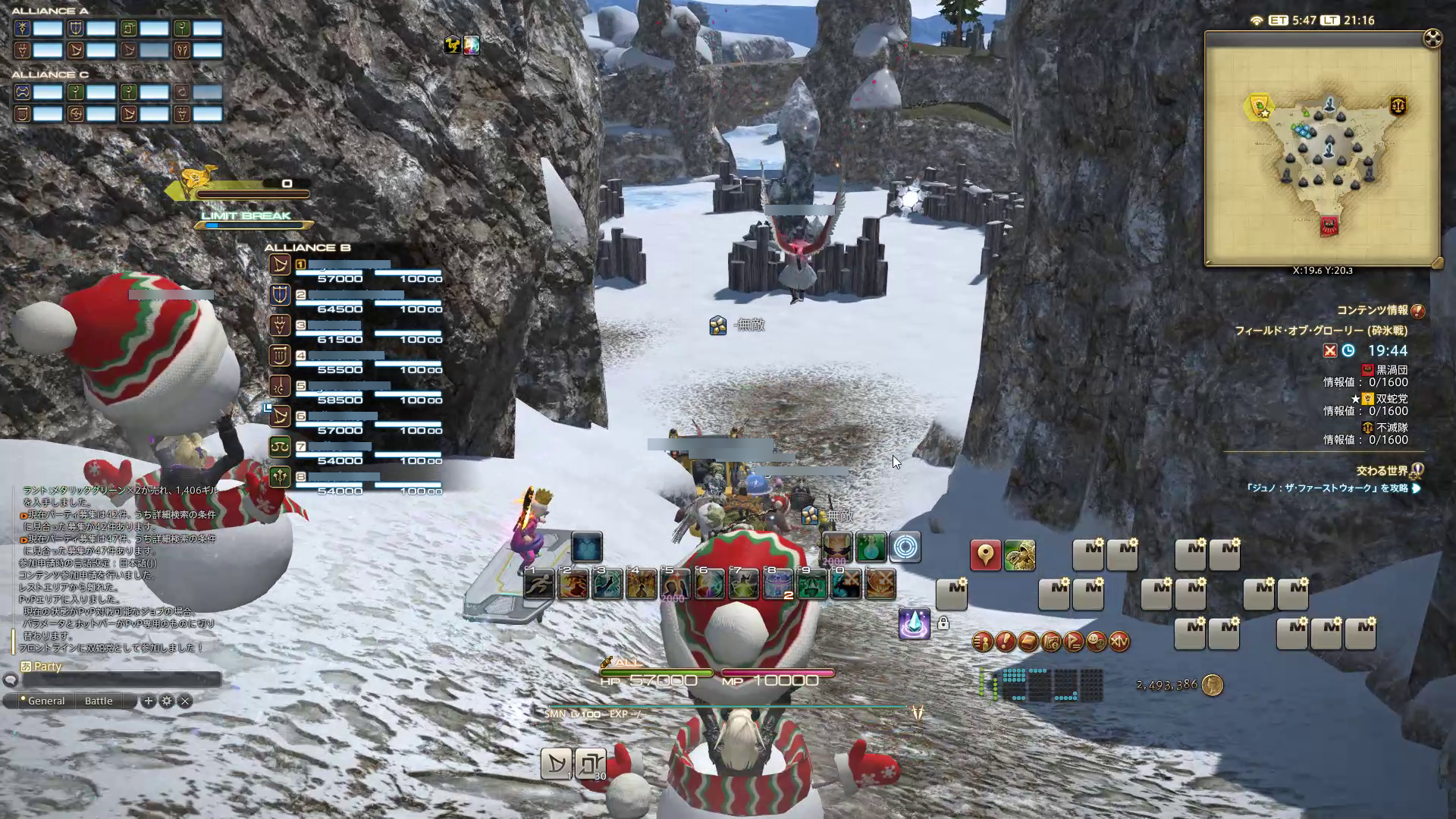
Task: Click the chat speech bubble channel button
Action: (10, 680)
